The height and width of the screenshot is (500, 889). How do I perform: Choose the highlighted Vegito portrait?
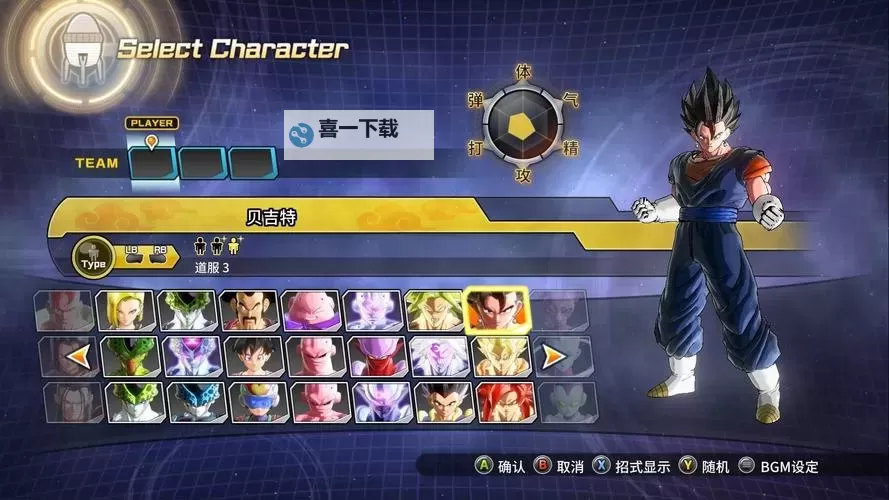tap(497, 311)
